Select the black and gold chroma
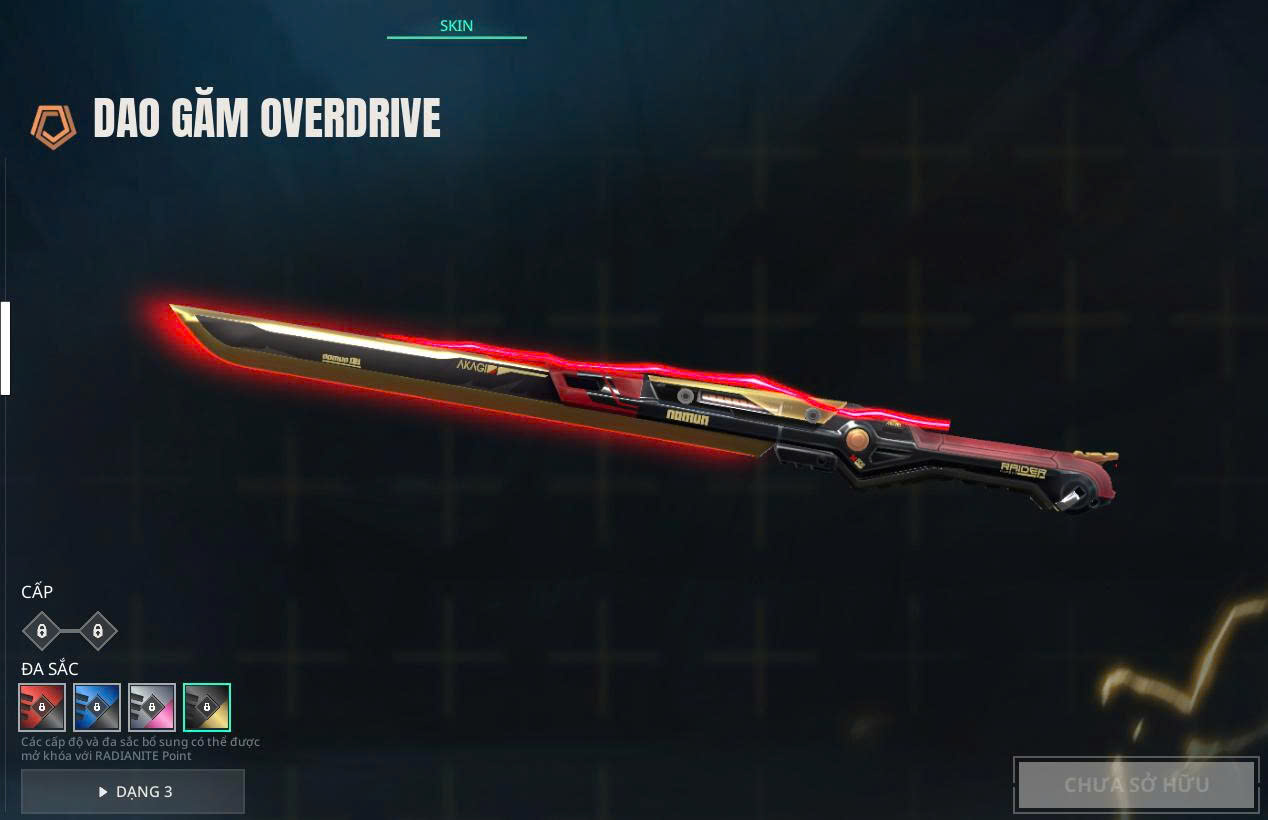This screenshot has height=820, width=1268. [207, 707]
